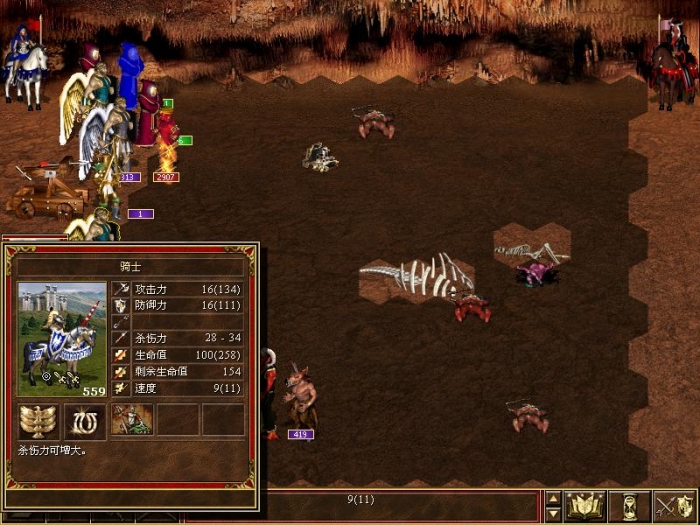Screen dimensions: 700x525
Task: Choose the hourglass wait button
Action: pyautogui.click(x=630, y=506)
